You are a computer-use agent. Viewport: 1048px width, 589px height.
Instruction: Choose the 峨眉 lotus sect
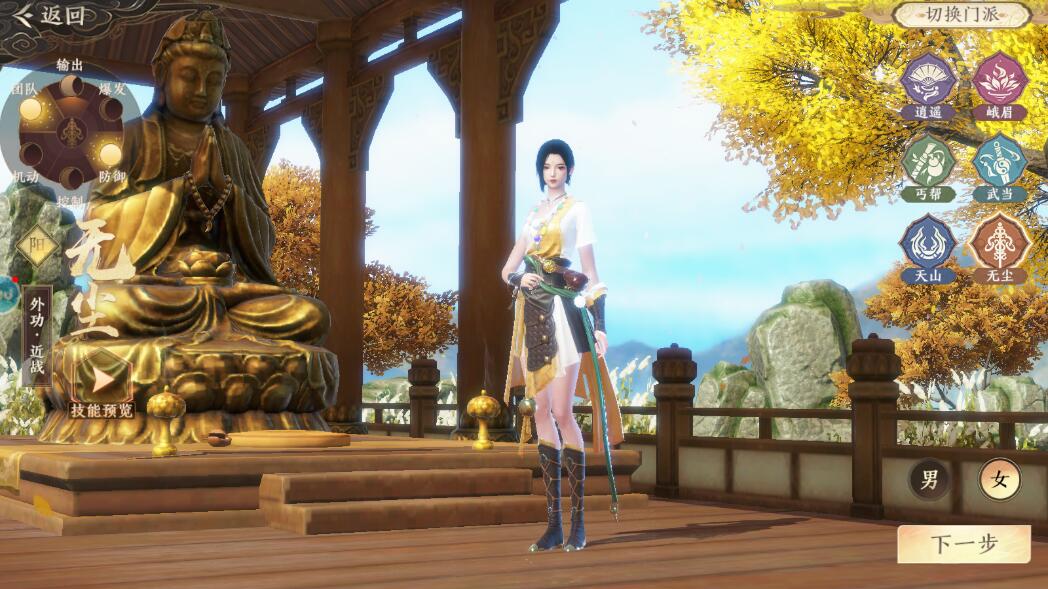tap(999, 80)
